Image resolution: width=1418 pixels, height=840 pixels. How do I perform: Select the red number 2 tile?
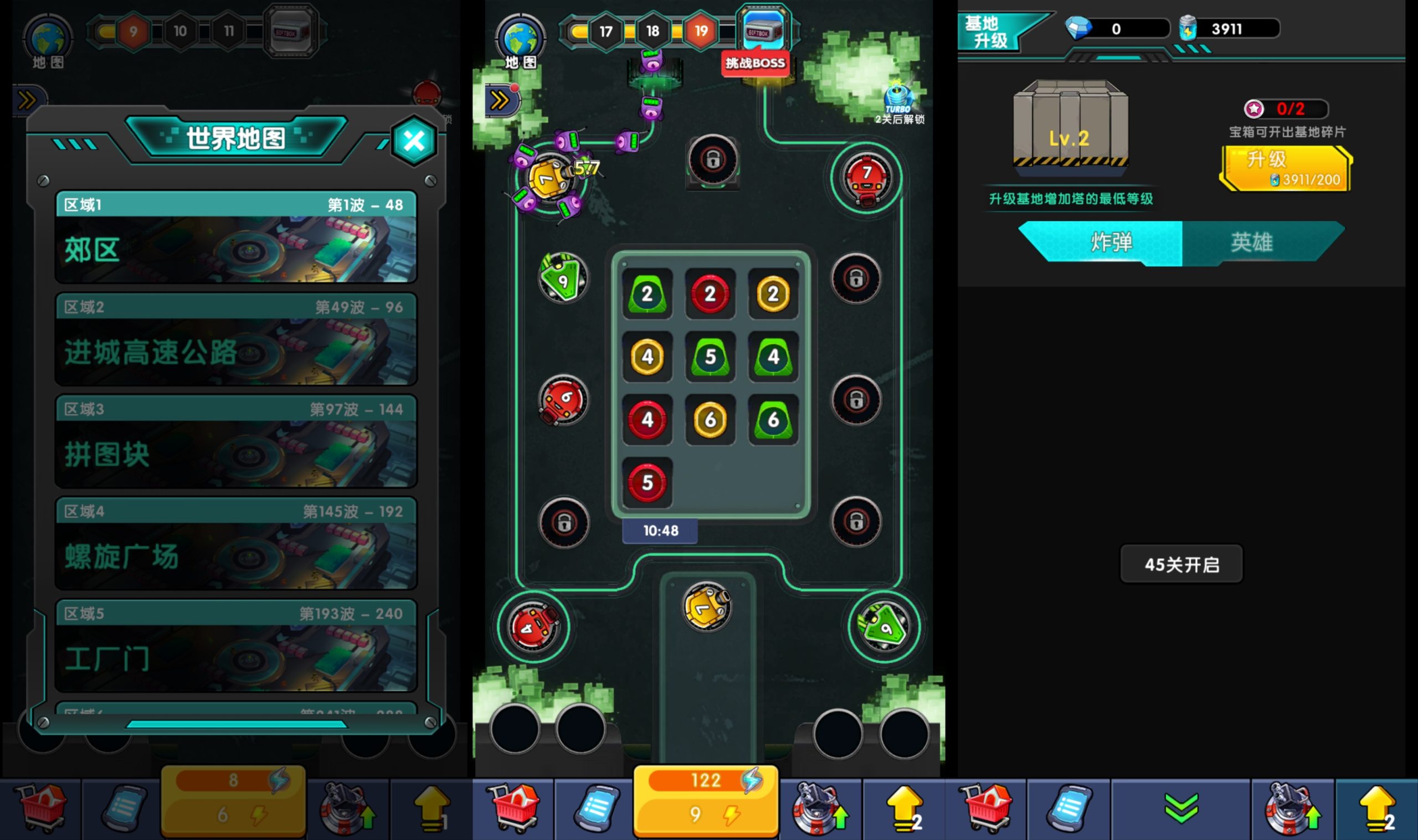(710, 294)
